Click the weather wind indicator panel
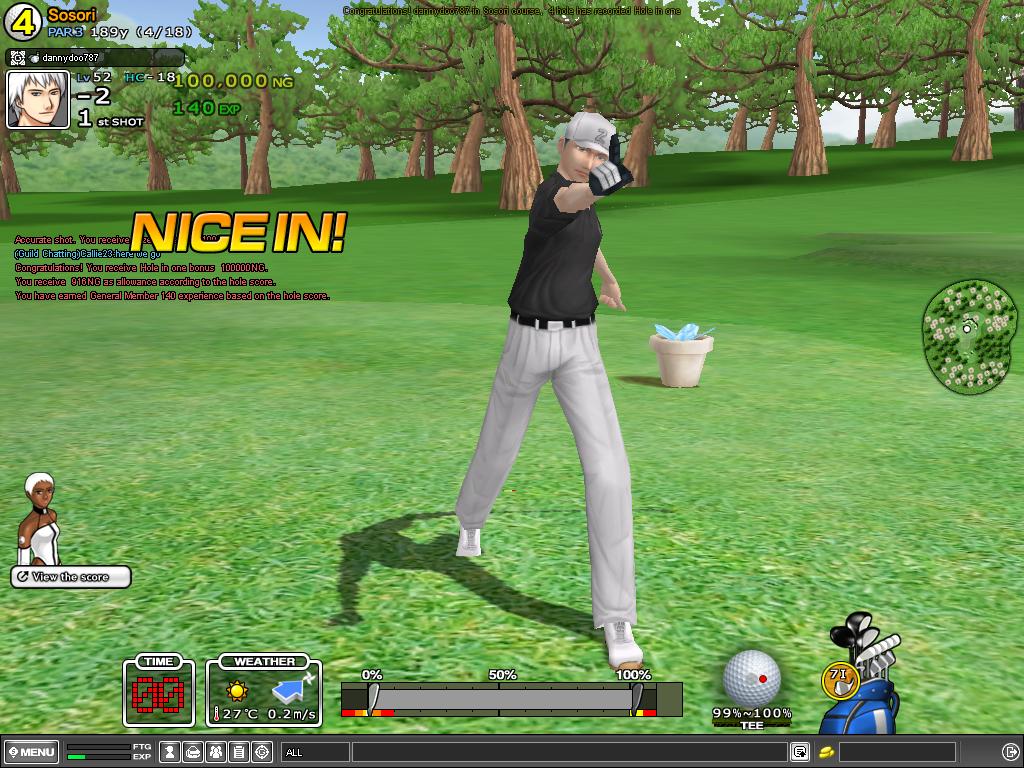Screen dimensions: 1024x768 [264, 691]
